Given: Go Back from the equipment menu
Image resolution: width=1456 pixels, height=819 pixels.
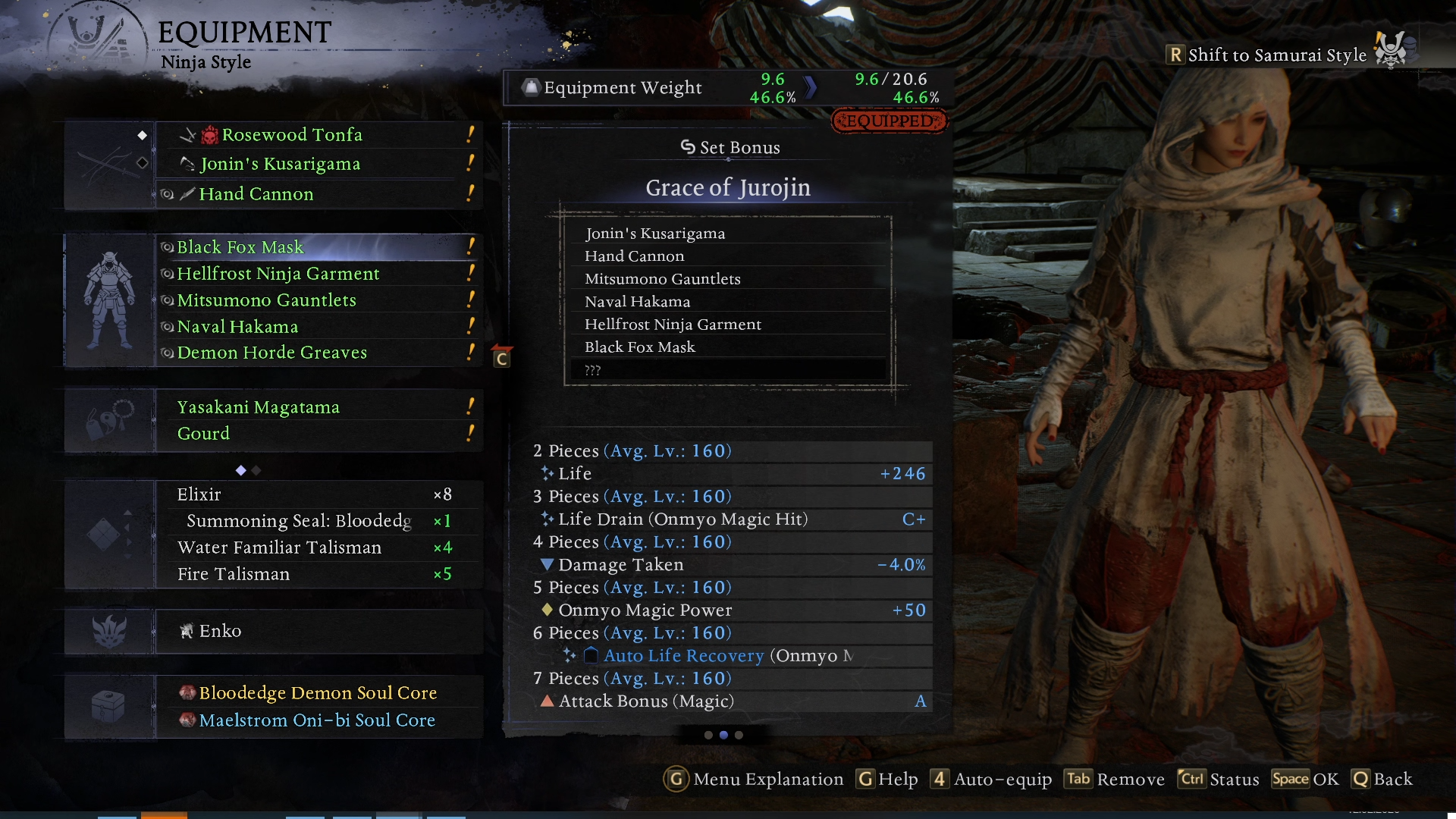Looking at the screenshot, I should click(1382, 780).
